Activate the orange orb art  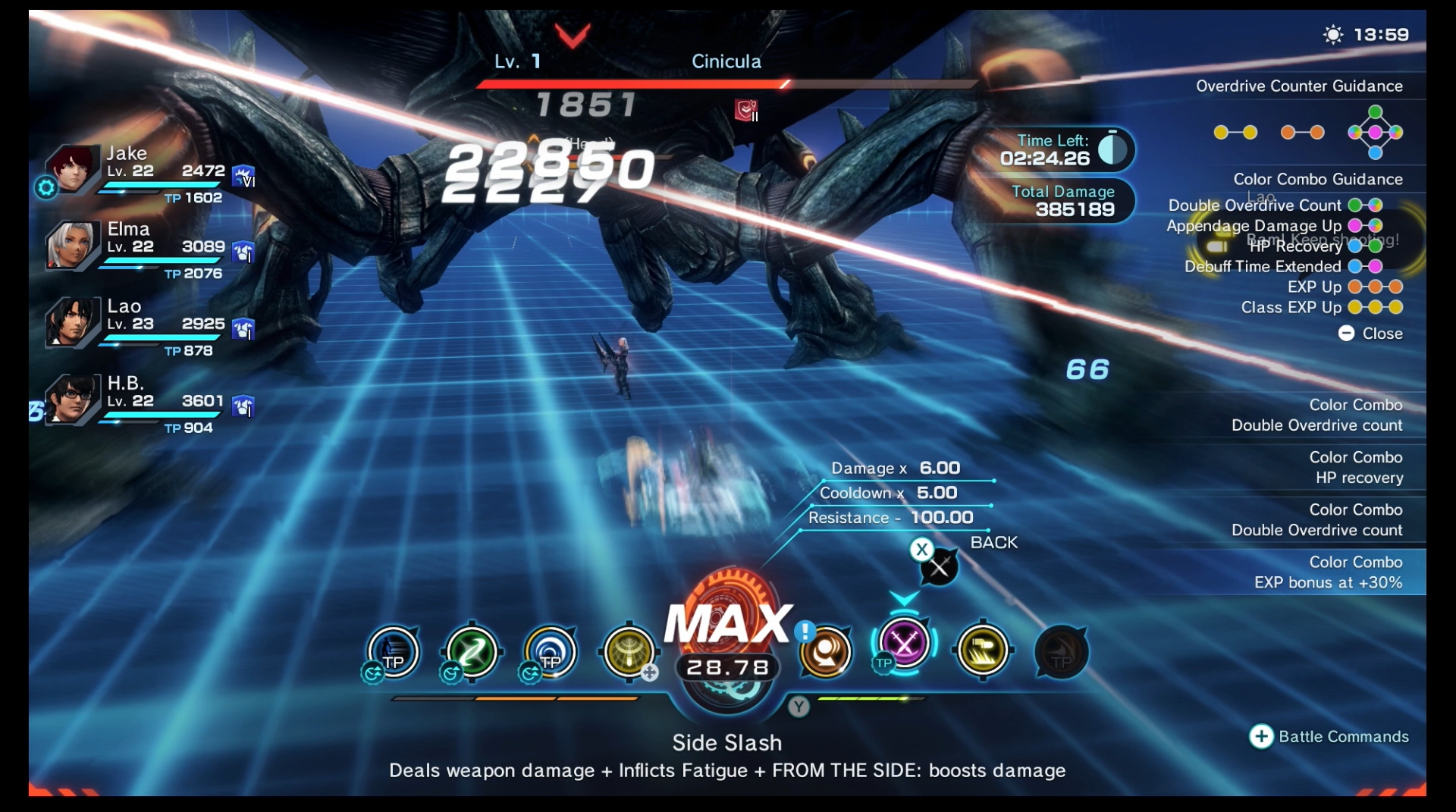[825, 651]
